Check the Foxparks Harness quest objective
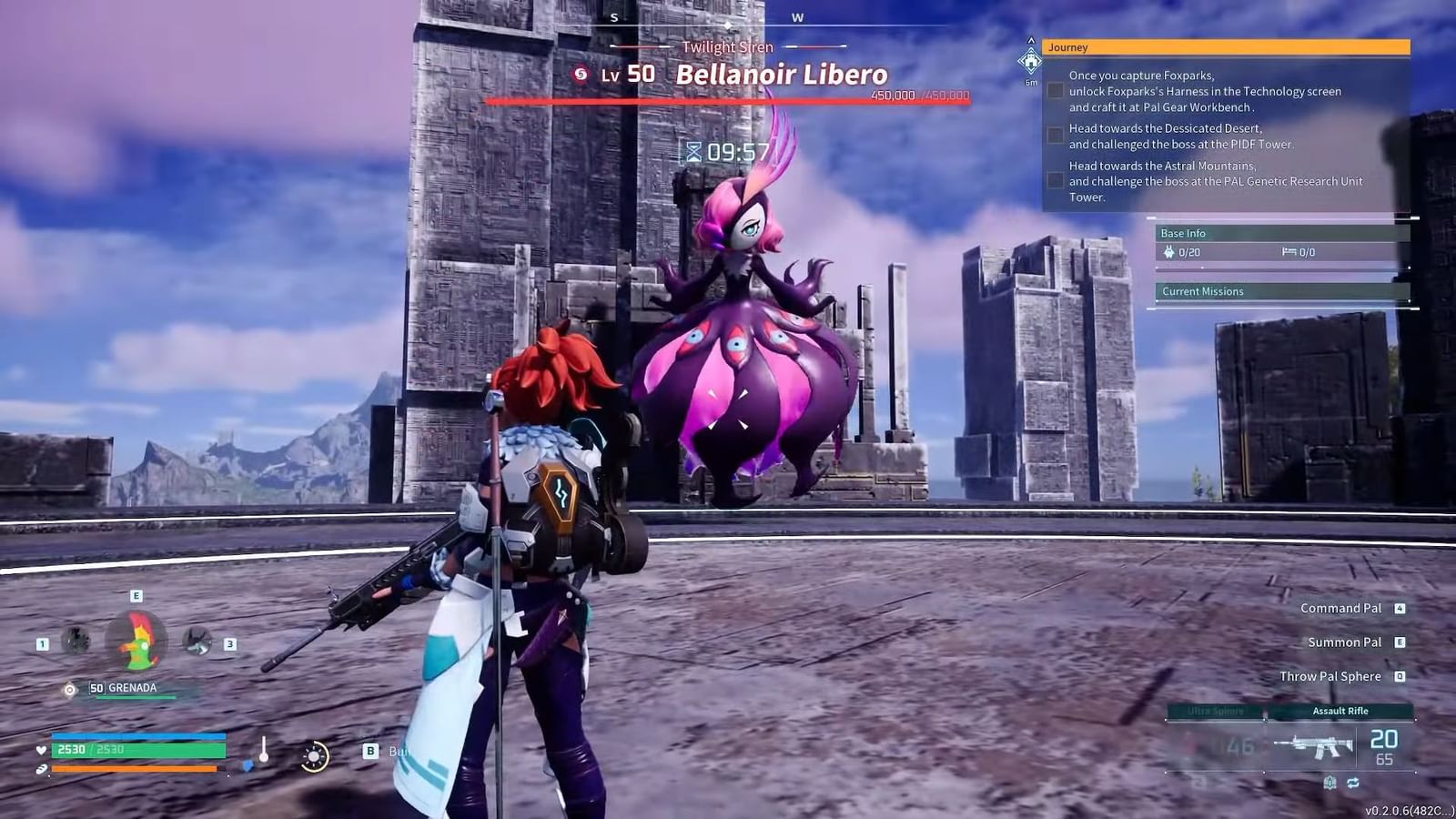 click(x=1056, y=89)
